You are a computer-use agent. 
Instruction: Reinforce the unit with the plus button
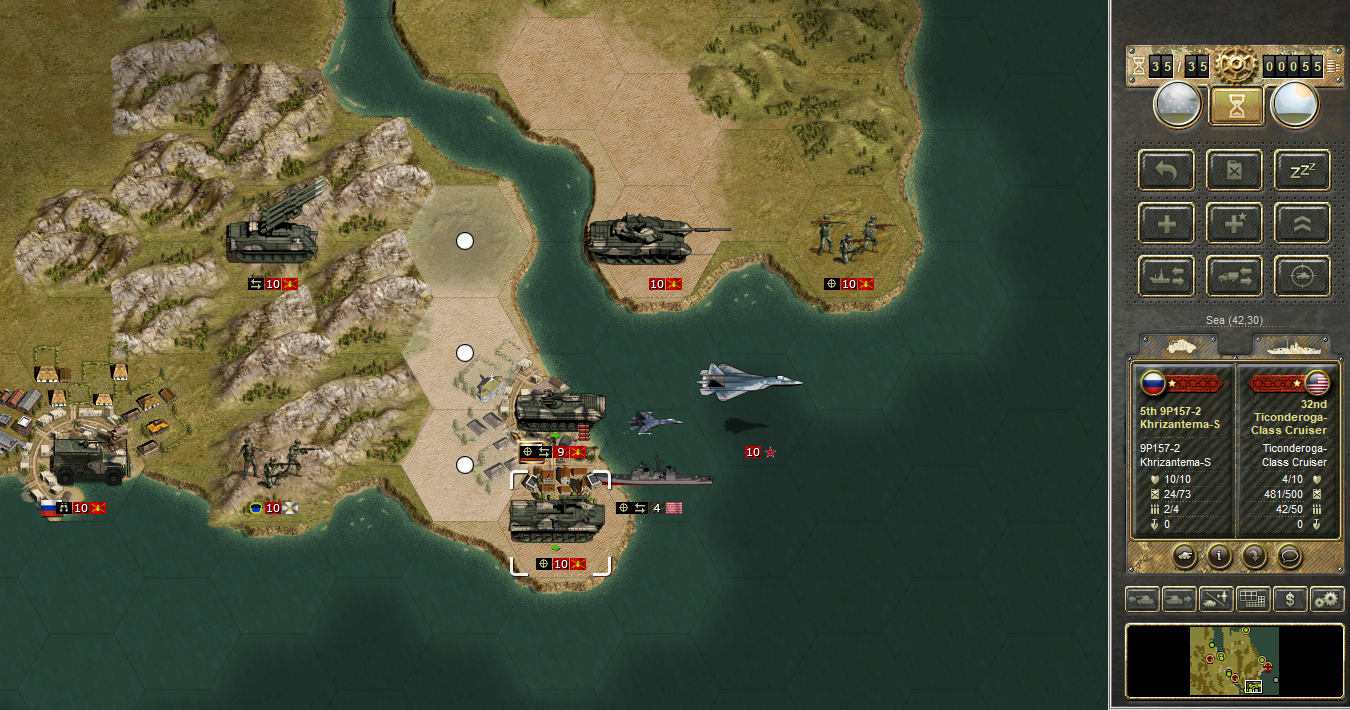[x=1167, y=224]
